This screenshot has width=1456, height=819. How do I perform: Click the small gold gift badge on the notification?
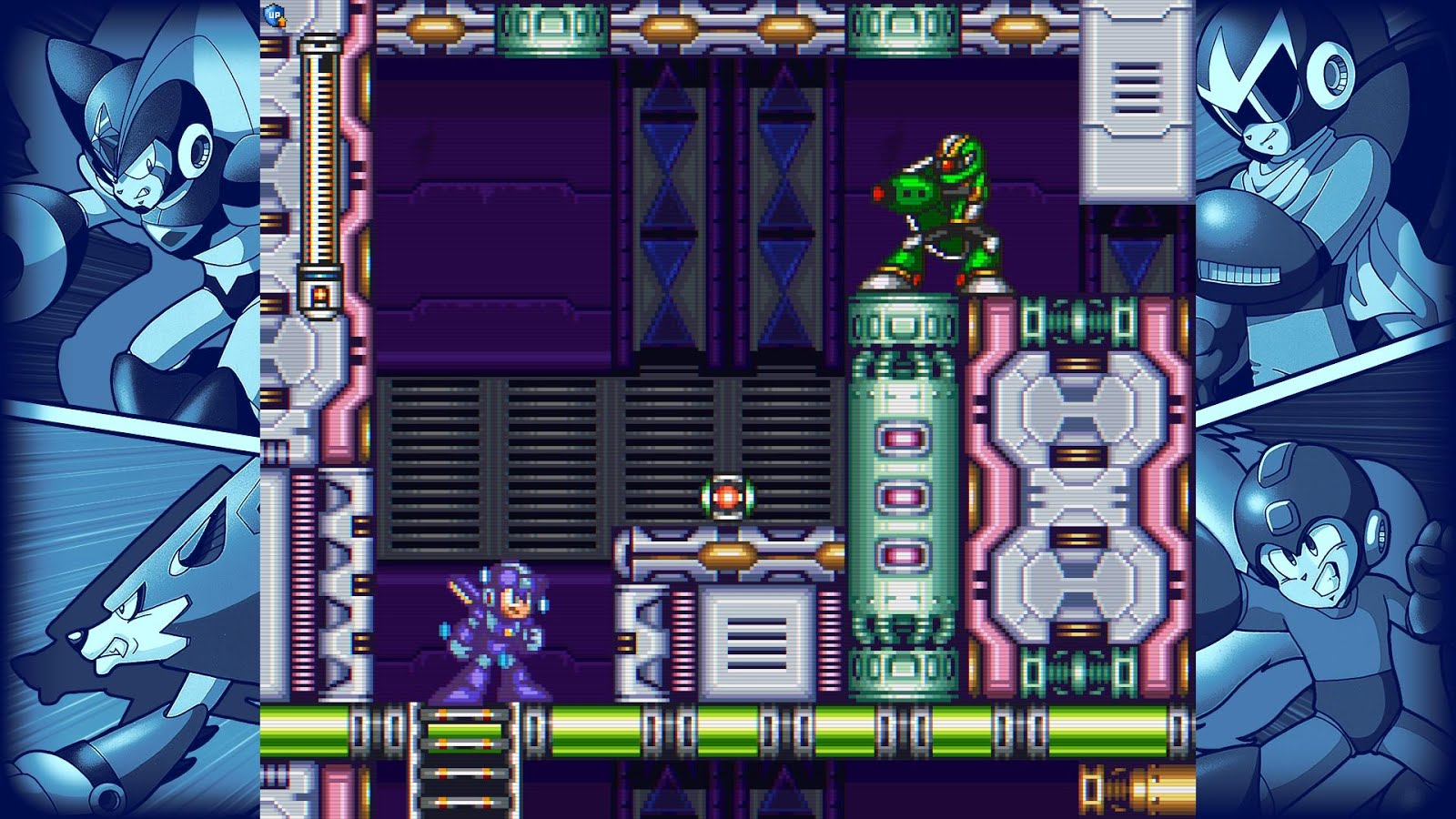284,23
